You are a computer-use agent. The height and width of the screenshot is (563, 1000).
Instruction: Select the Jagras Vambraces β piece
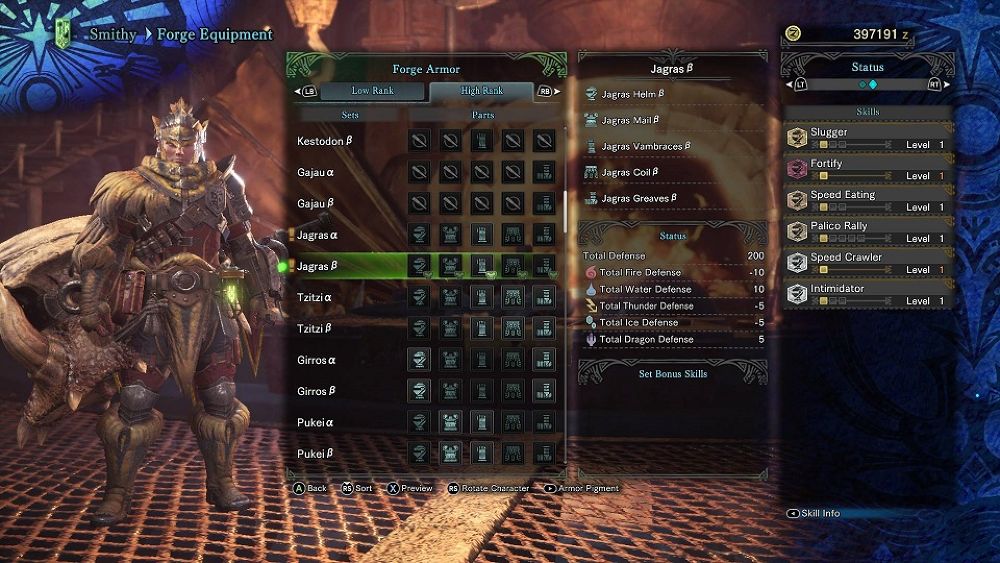(646, 147)
